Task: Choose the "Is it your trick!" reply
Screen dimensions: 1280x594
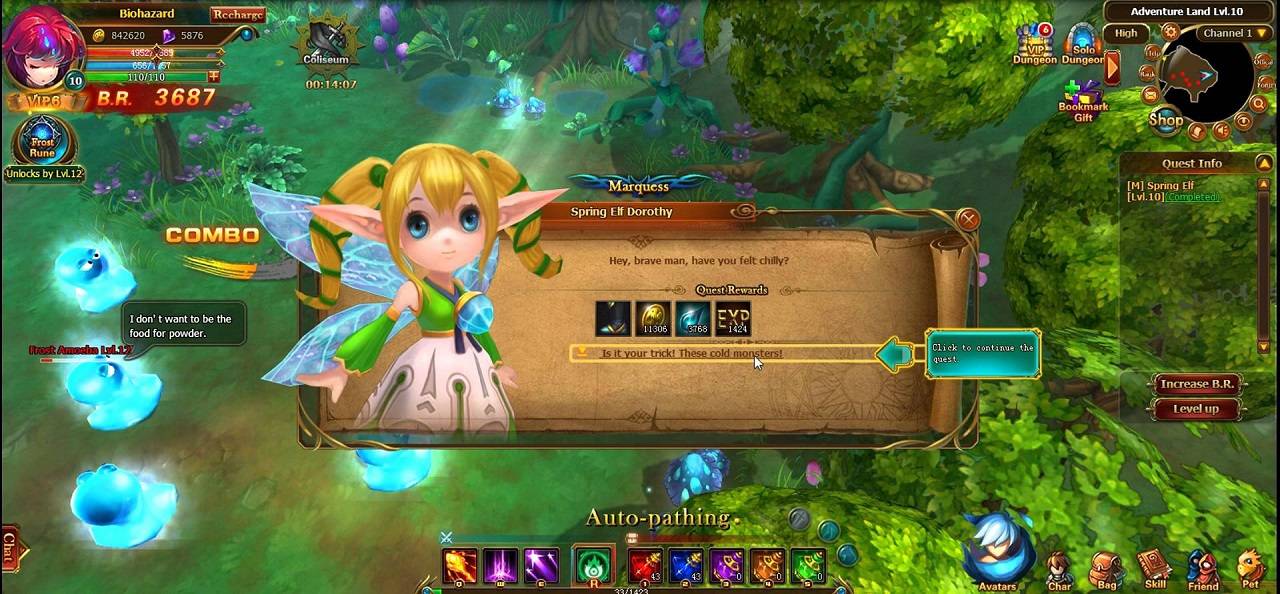Action: 691,354
